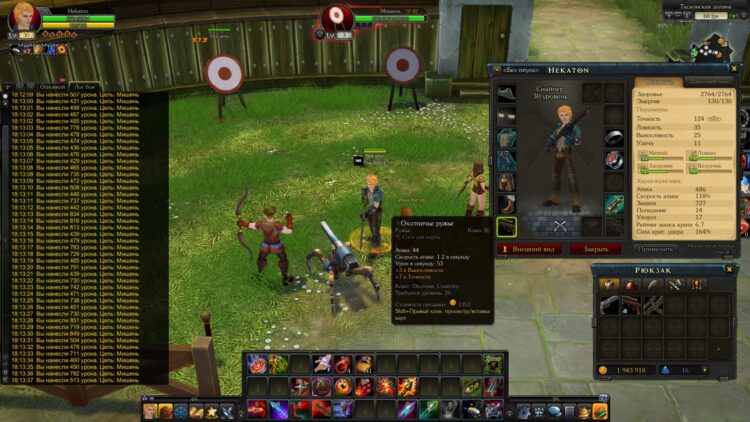Select the pistol item in the backpack

tap(610, 305)
